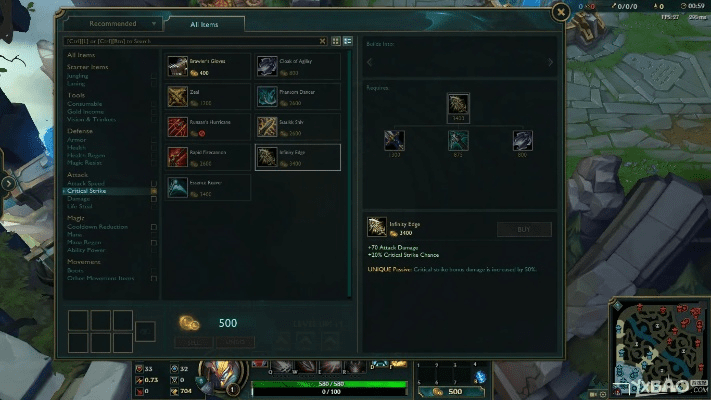Enable the Cooldown Reduction filter

click(x=154, y=227)
